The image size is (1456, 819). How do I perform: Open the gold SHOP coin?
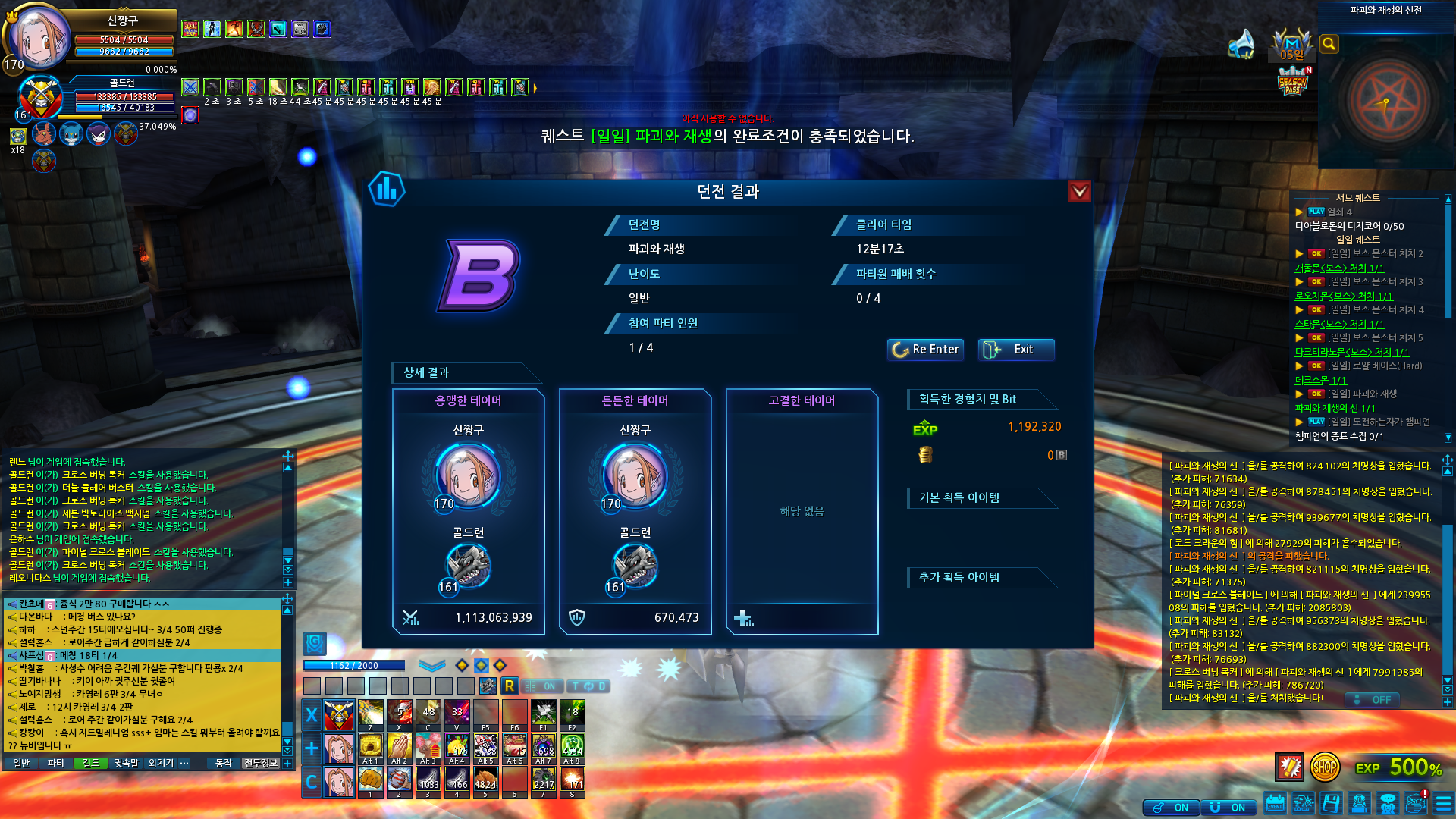pos(1324,767)
